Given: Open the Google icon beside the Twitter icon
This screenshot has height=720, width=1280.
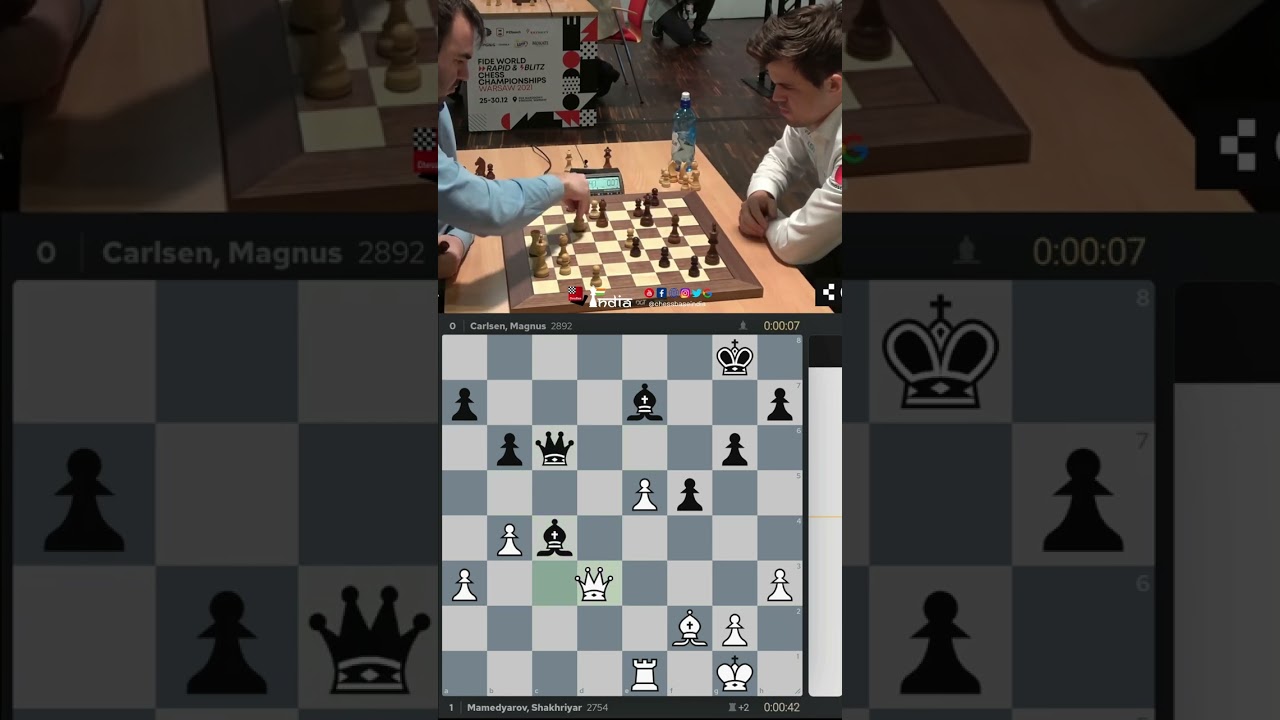Looking at the screenshot, I should point(708,293).
